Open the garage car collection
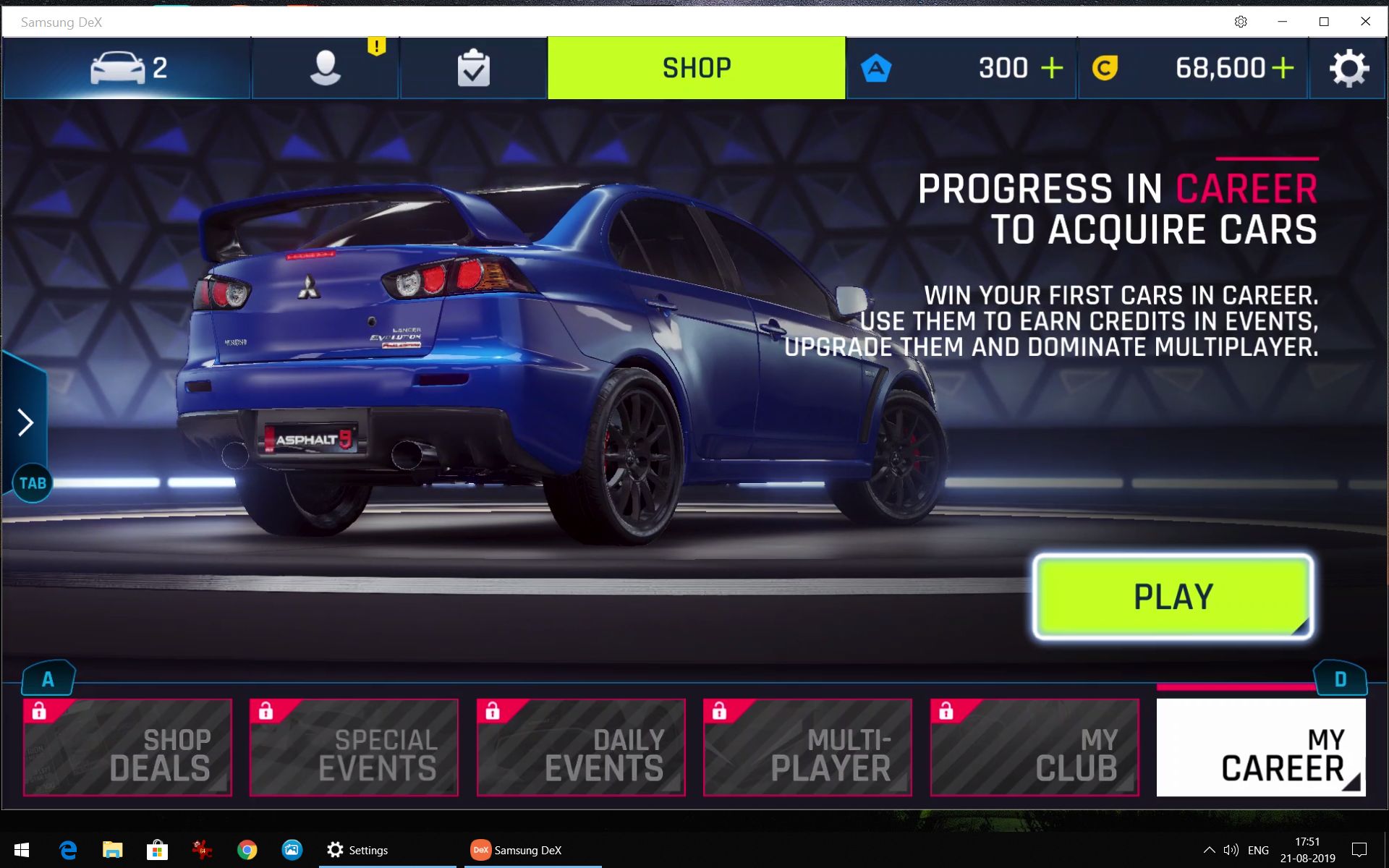The height and width of the screenshot is (868, 1389). (x=127, y=68)
